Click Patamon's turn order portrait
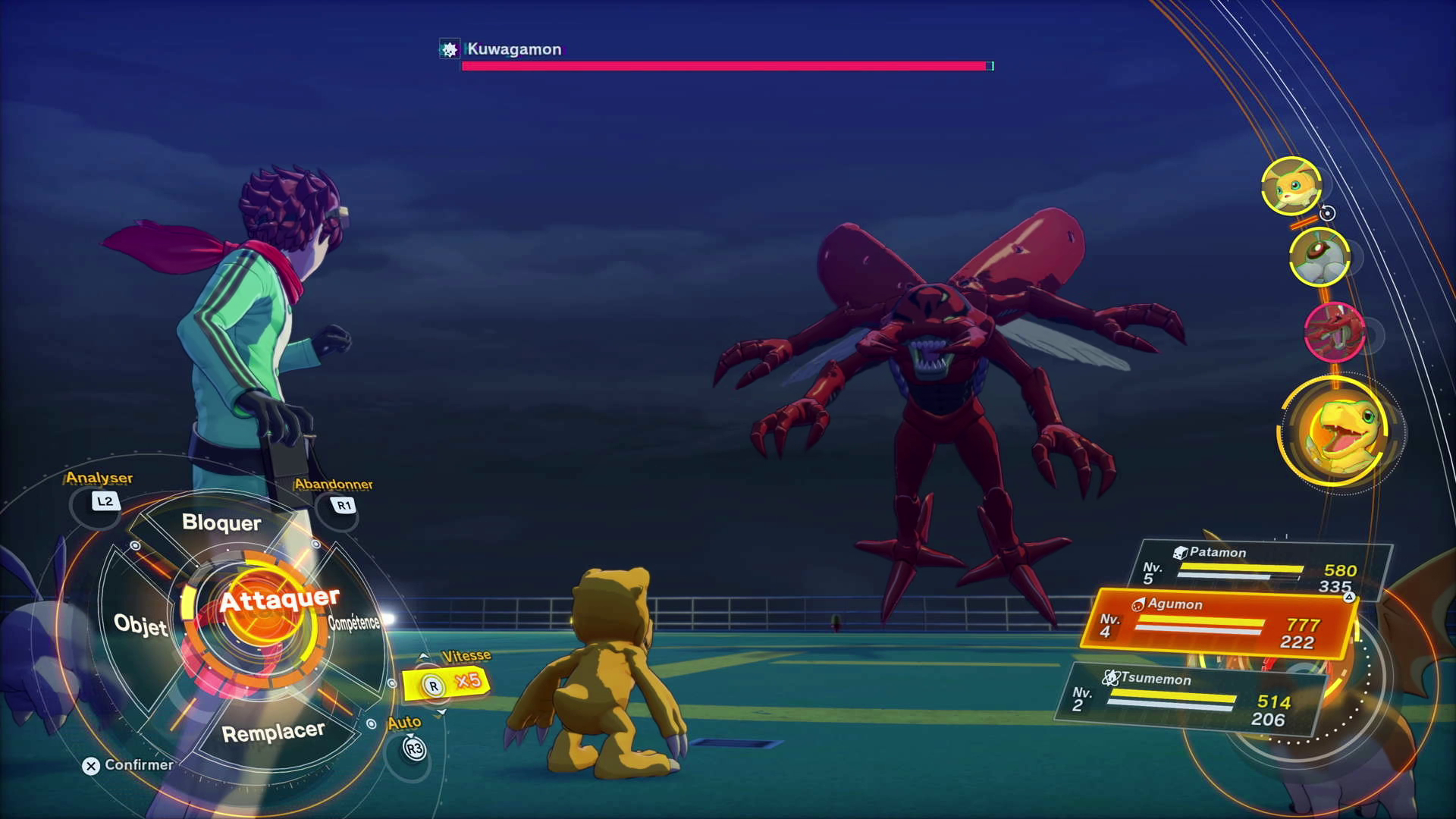Viewport: 1456px width, 819px height. [x=1291, y=186]
